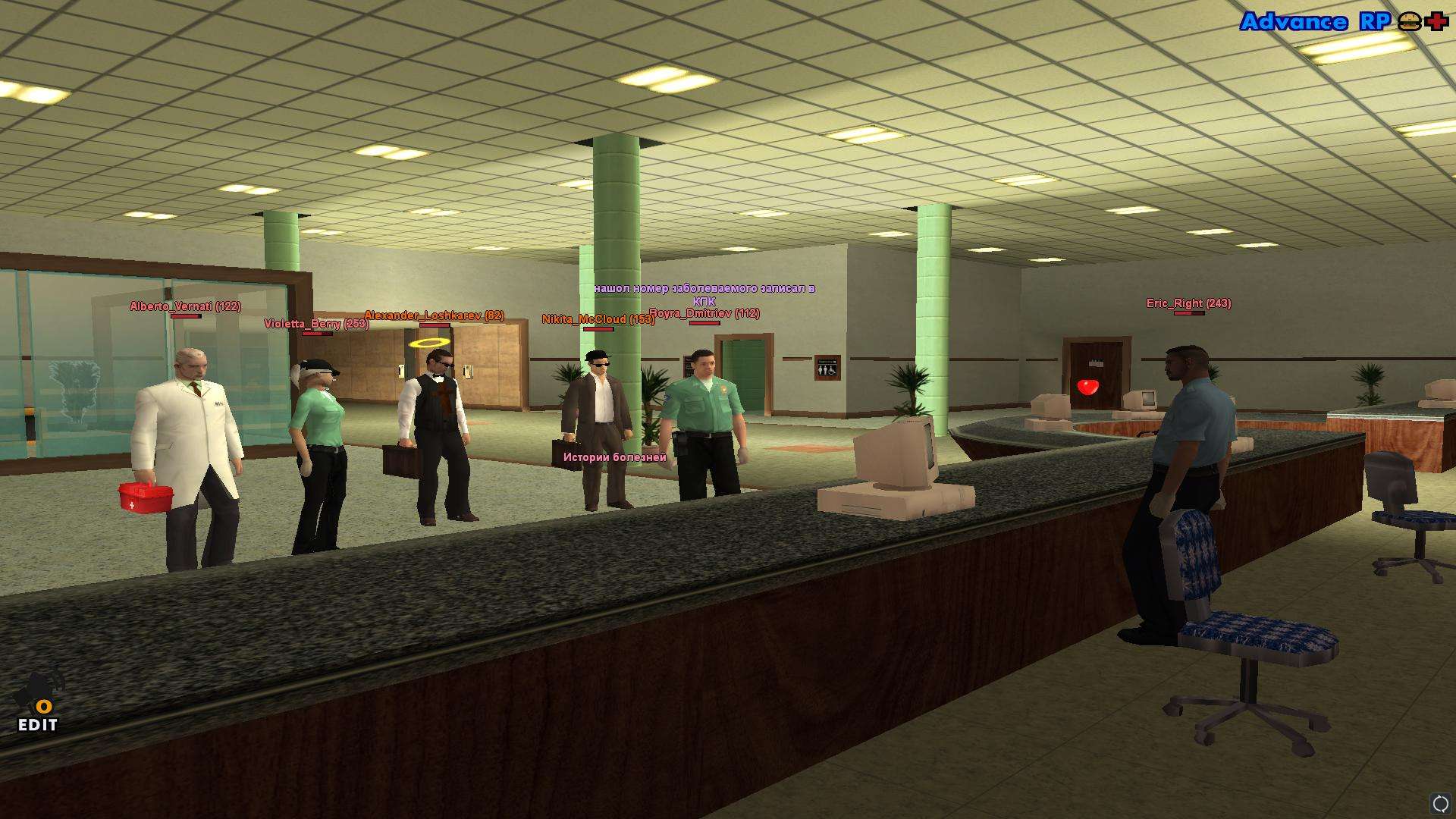
Task: Toggle the health bar under Eric_Right nametag
Action: click(x=1189, y=312)
